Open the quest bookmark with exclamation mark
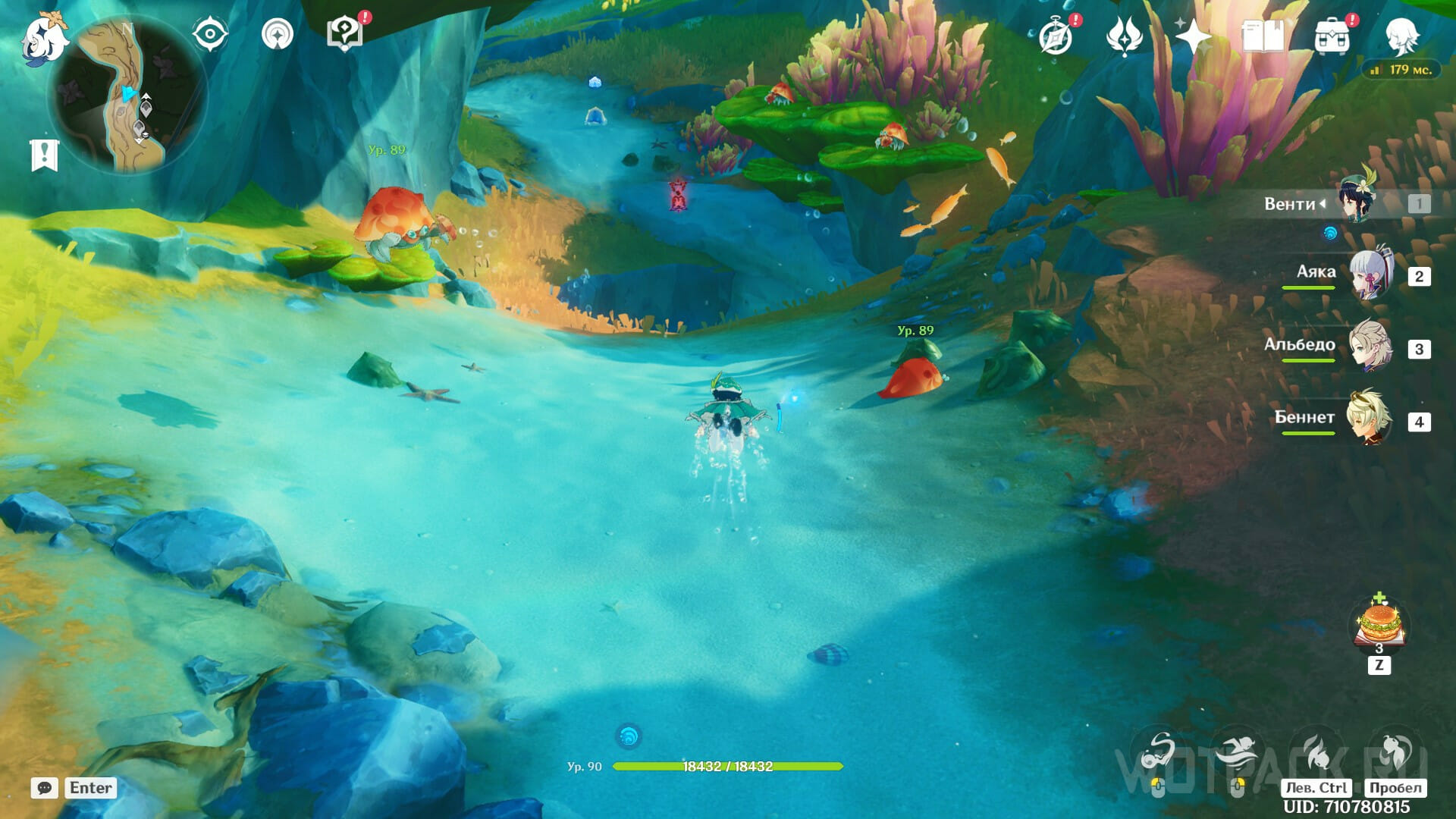Viewport: 1456px width, 819px height. 44,155
